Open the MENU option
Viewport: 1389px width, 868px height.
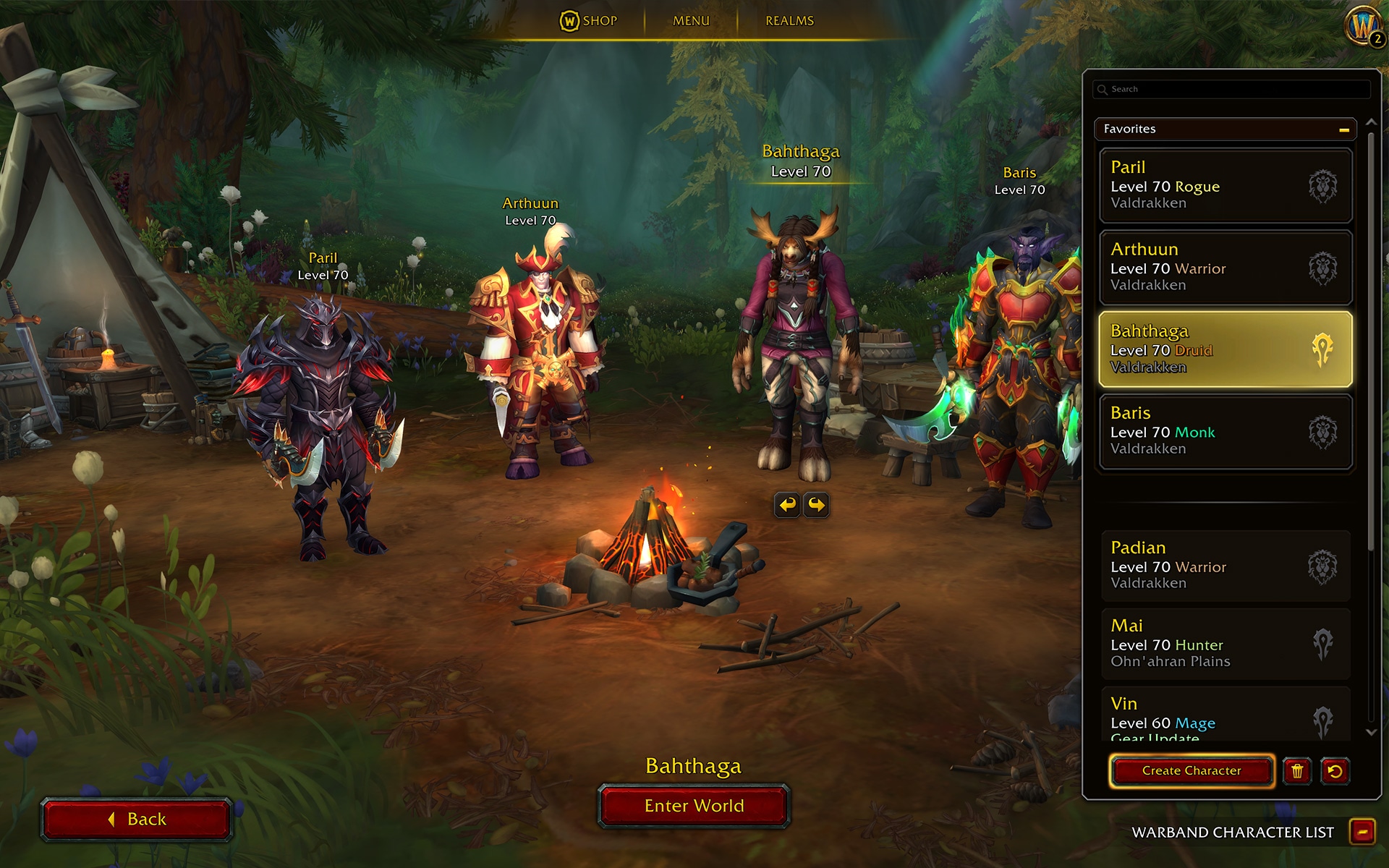pos(690,21)
